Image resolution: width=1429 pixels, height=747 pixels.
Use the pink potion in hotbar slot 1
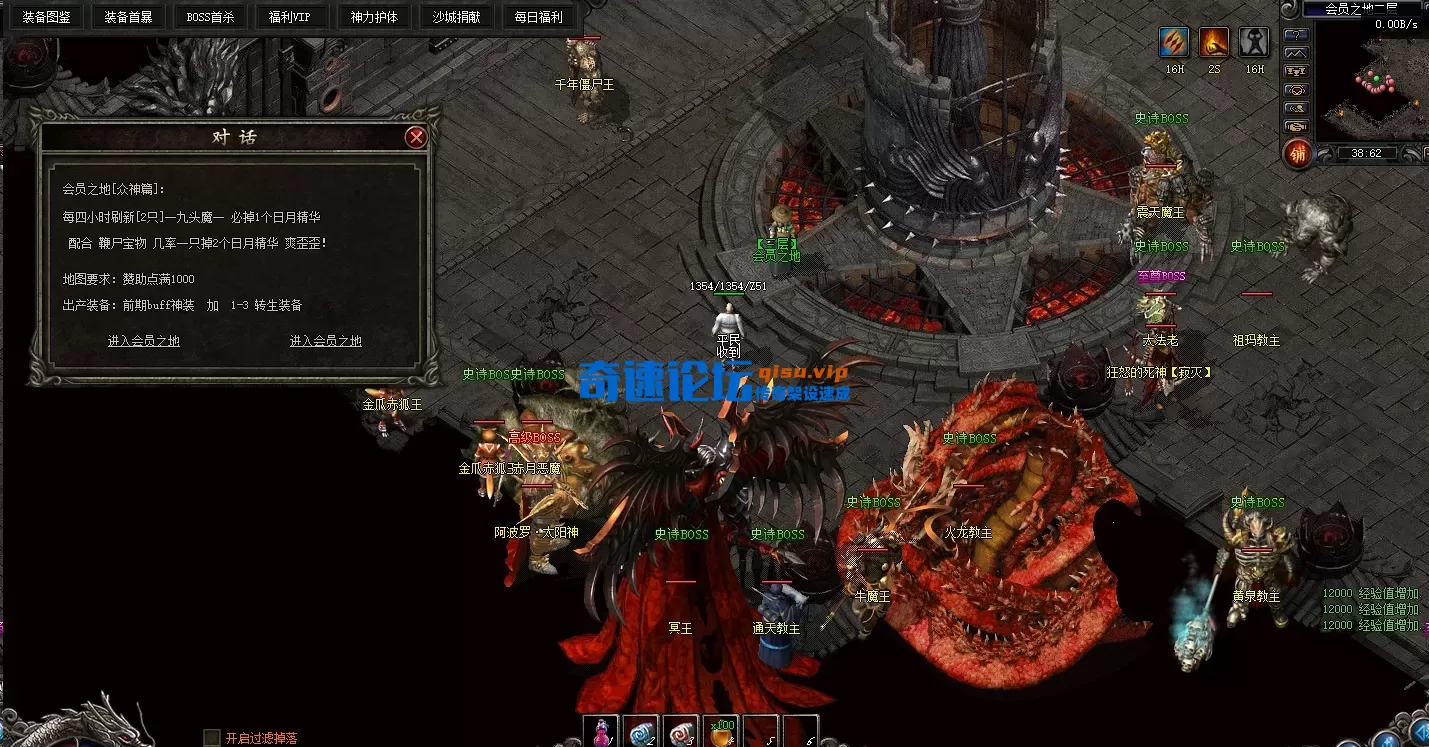[602, 732]
